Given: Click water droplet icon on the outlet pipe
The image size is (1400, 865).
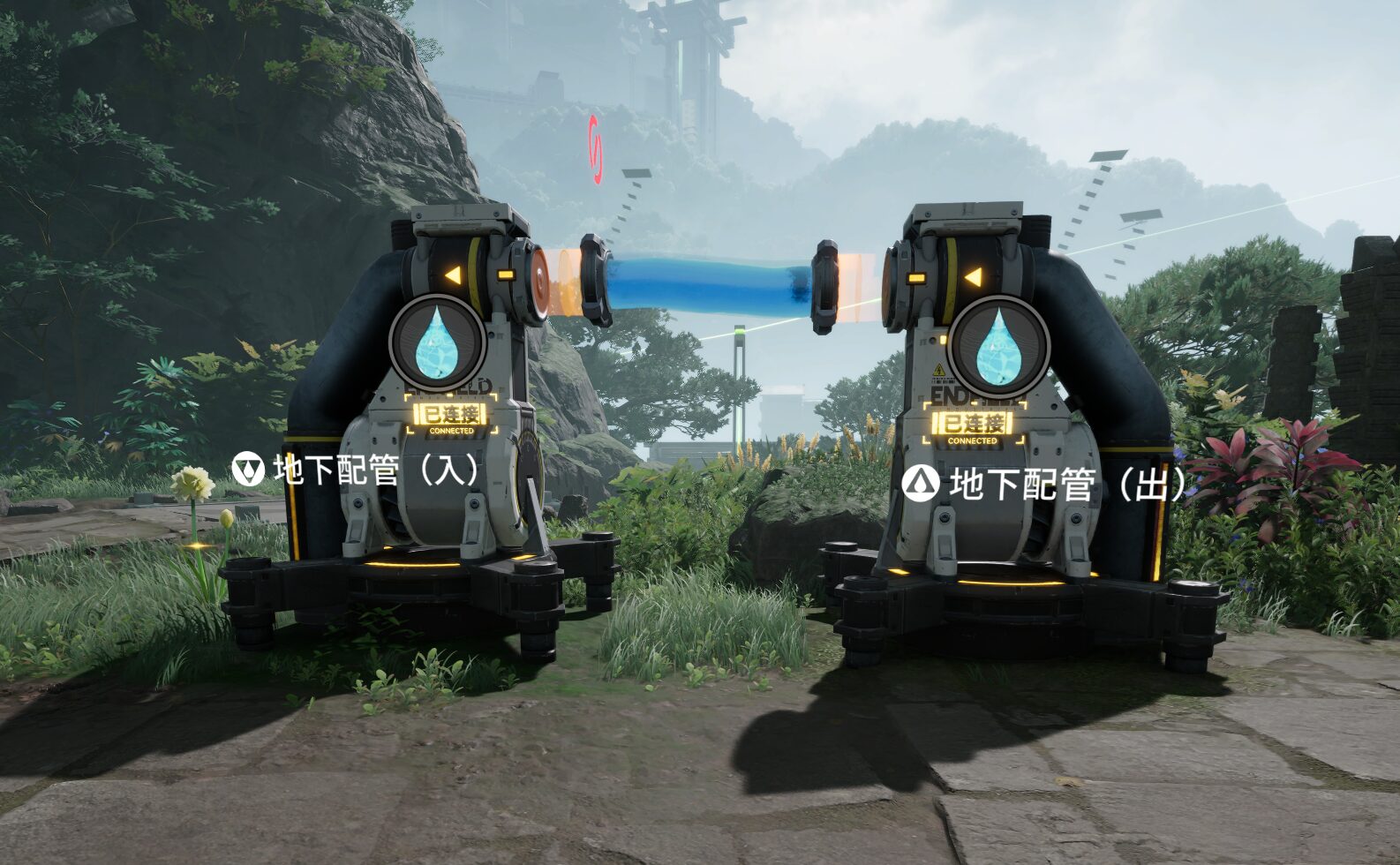Looking at the screenshot, I should pos(998,345).
